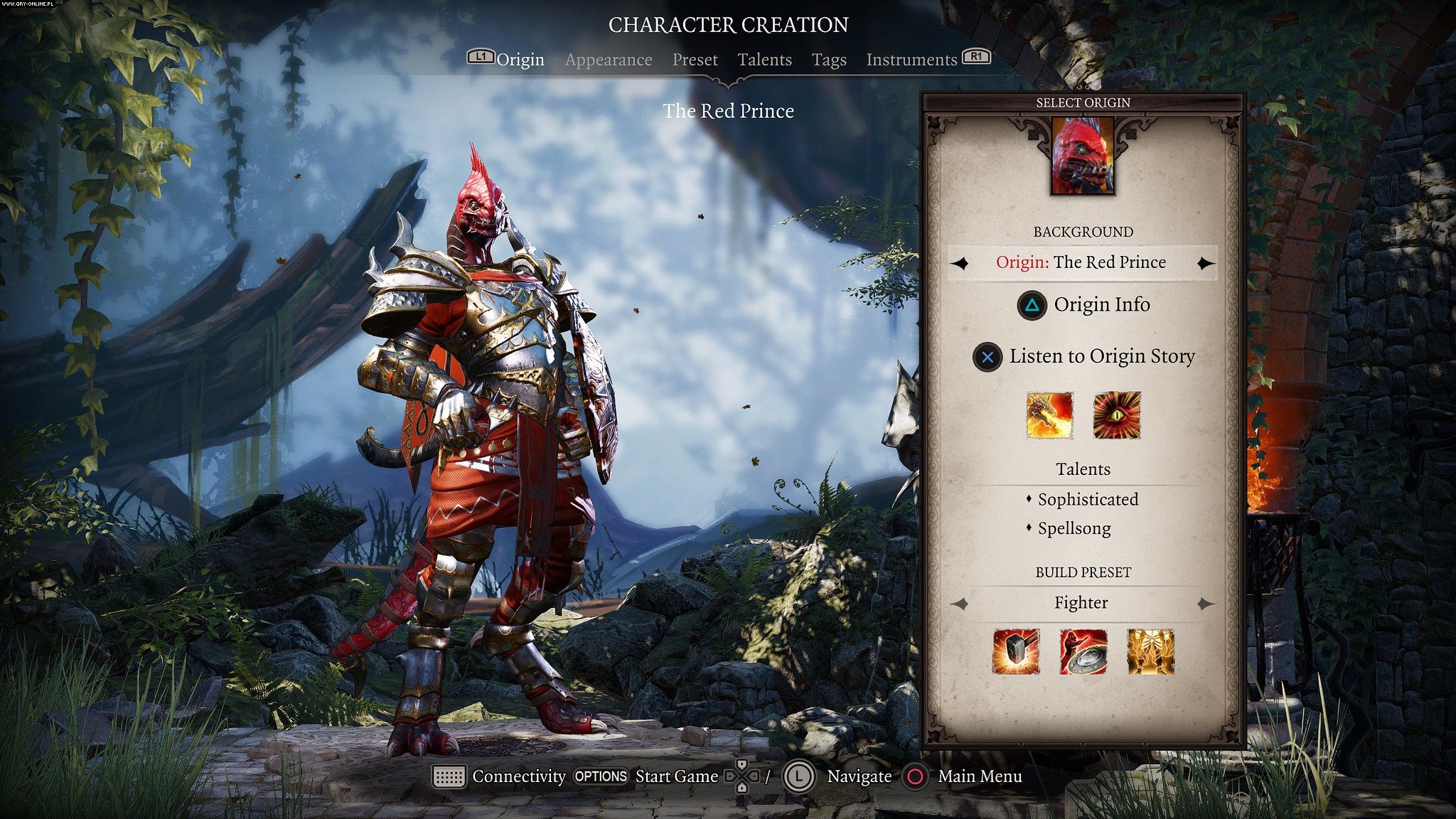Select the Sophisticated talent entry
This screenshot has width=1456, height=819.
[x=1087, y=500]
